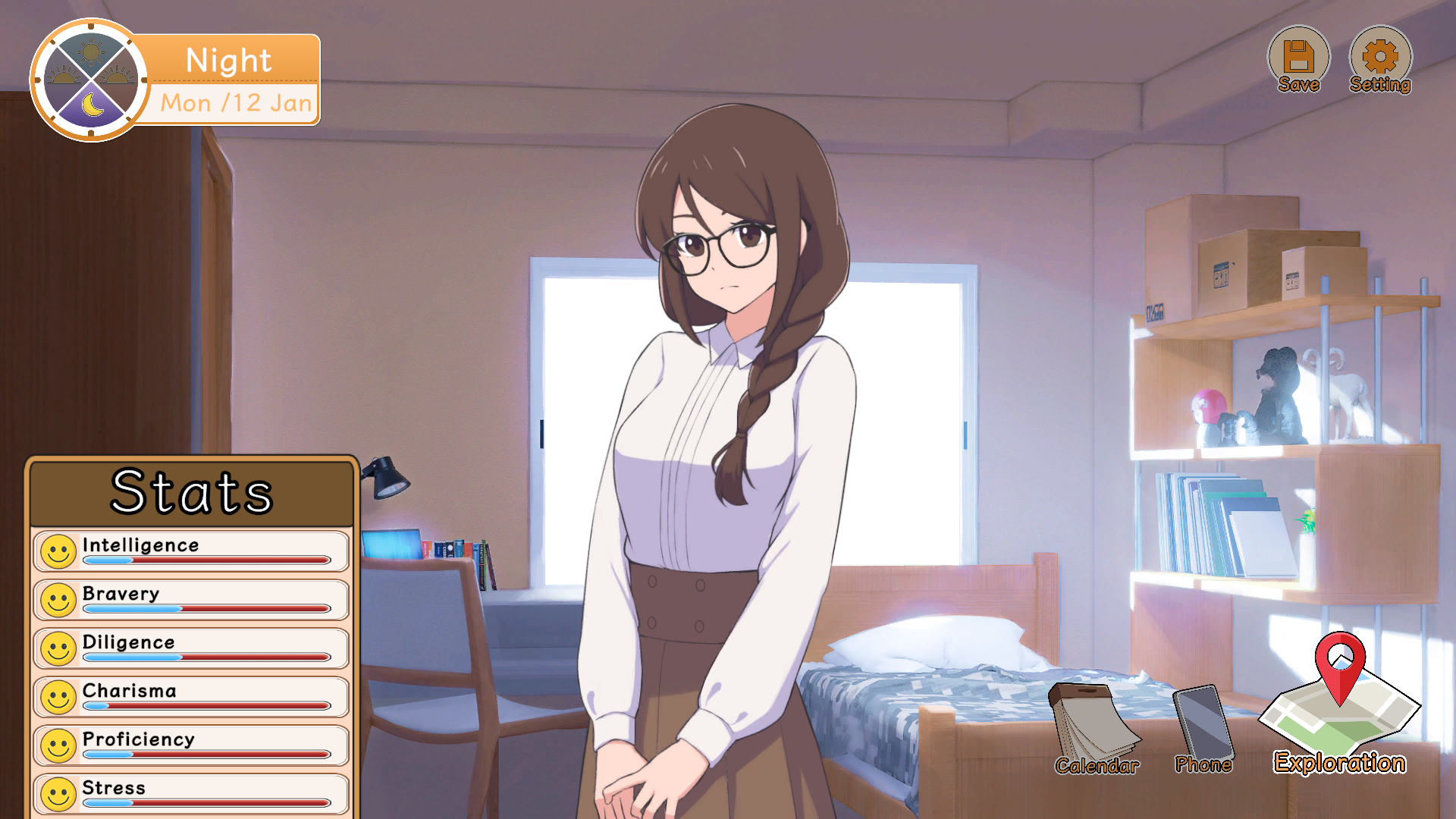Screen dimensions: 1456x819
Task: Select the Diligence stat row
Action: (x=191, y=648)
